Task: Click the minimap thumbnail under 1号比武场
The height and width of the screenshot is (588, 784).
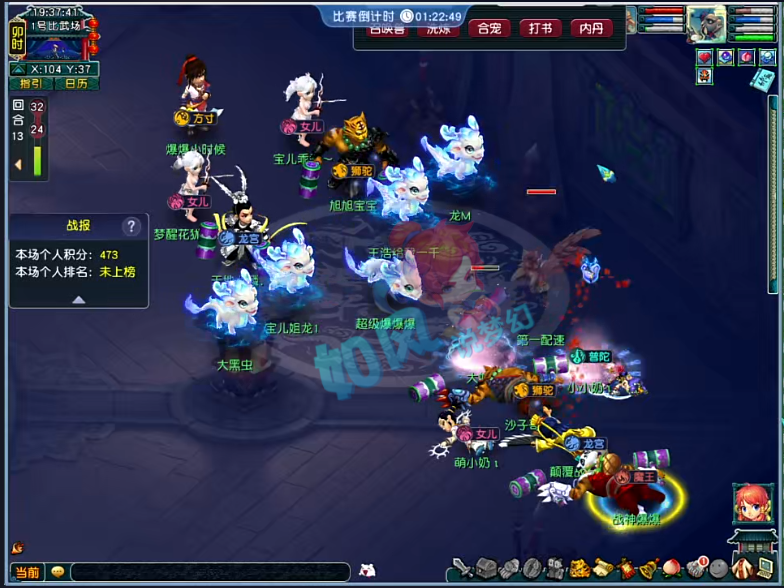Action: [x=54, y=46]
